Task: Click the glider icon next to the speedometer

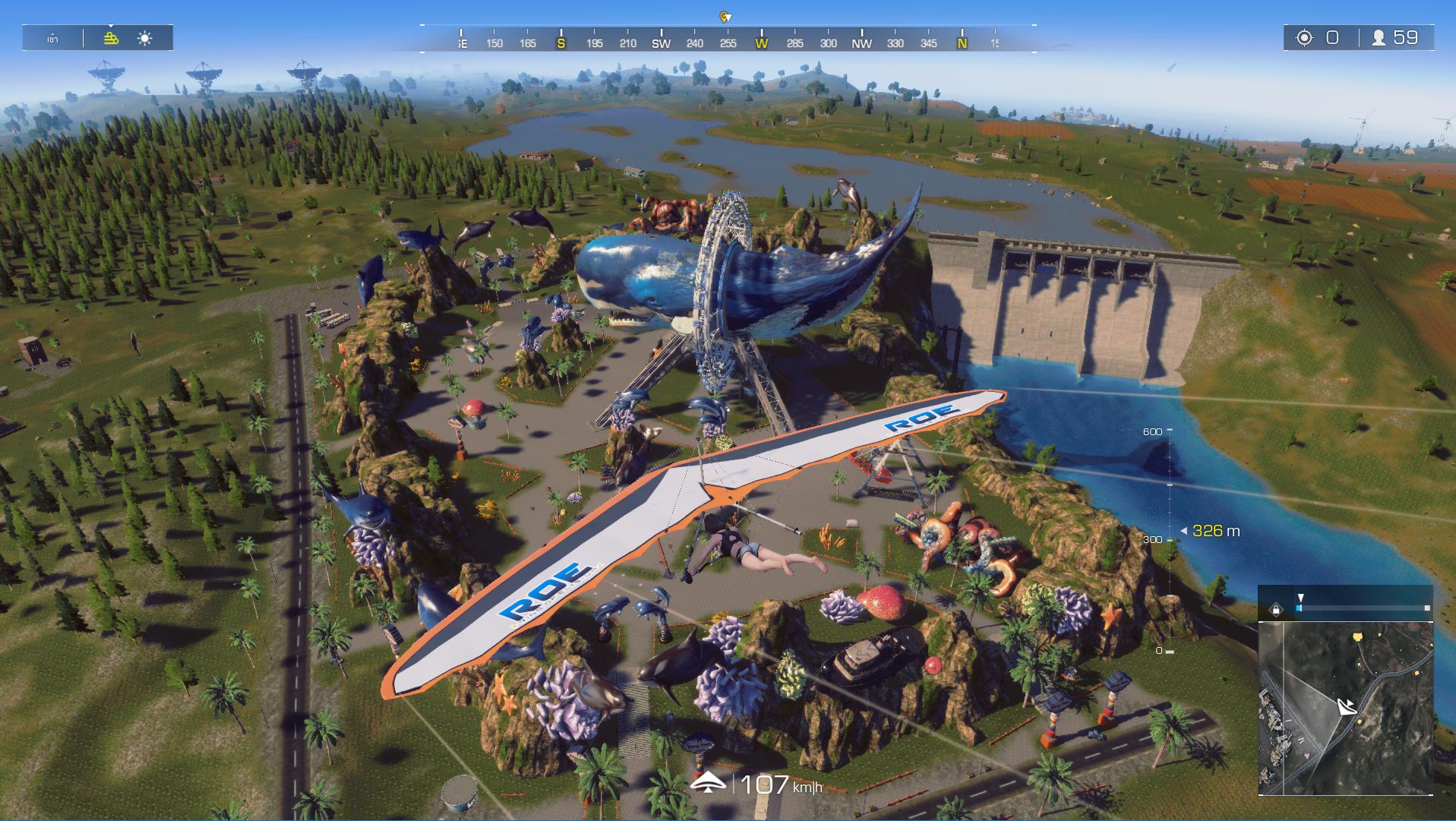Action: (709, 782)
